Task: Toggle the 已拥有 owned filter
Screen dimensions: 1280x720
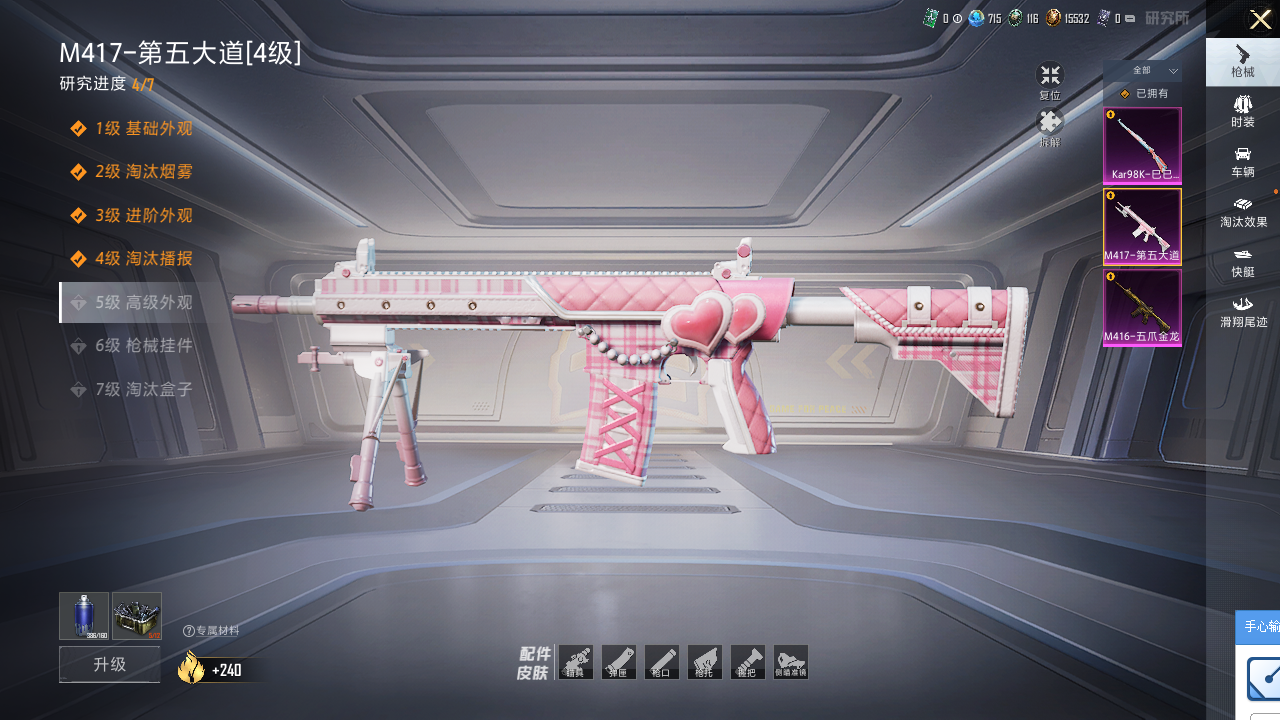Action: [x=1143, y=94]
